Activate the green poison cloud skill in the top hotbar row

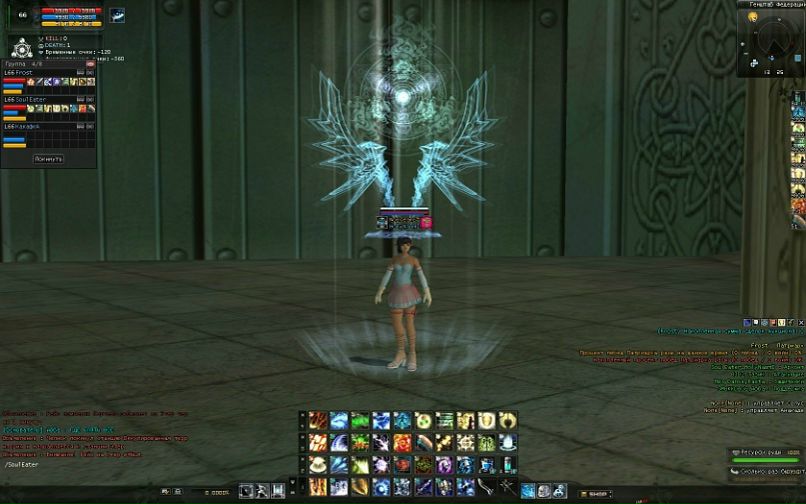[x=360, y=421]
